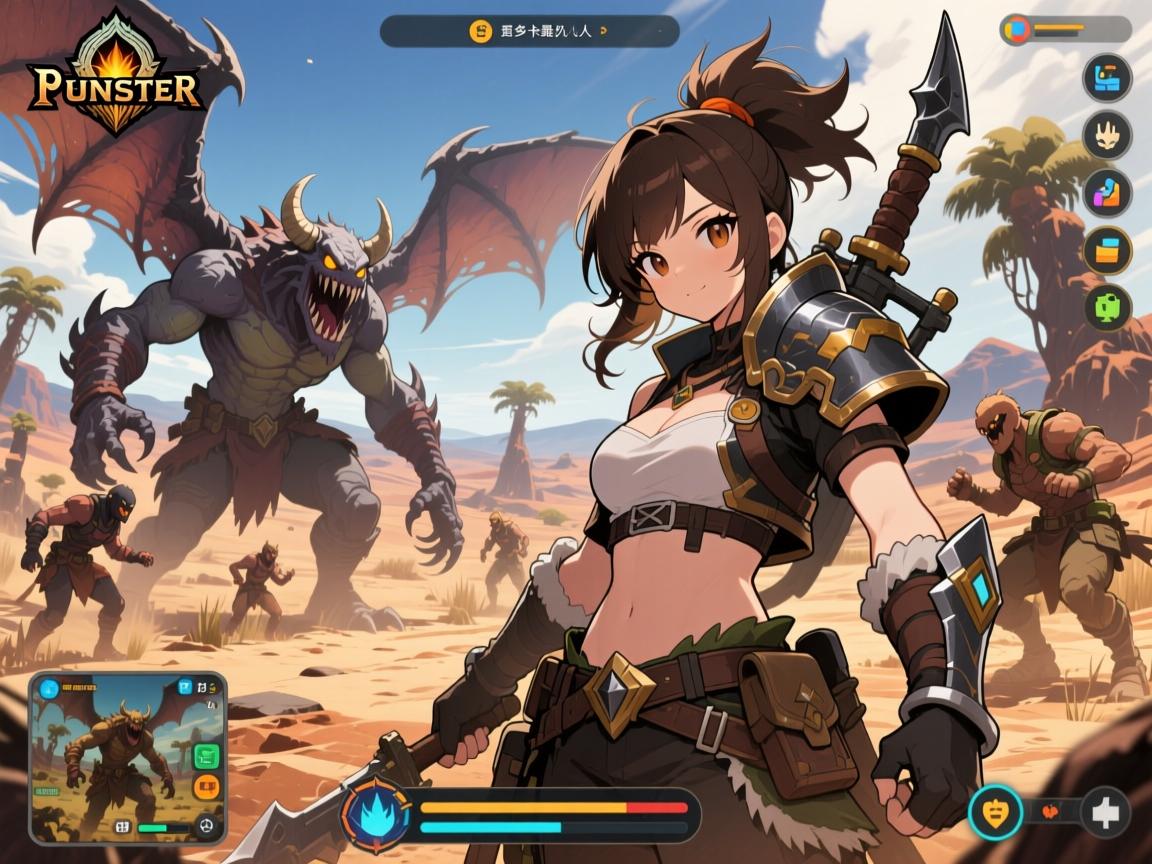
Task: Select the green creature icon button
Action: (1107, 307)
